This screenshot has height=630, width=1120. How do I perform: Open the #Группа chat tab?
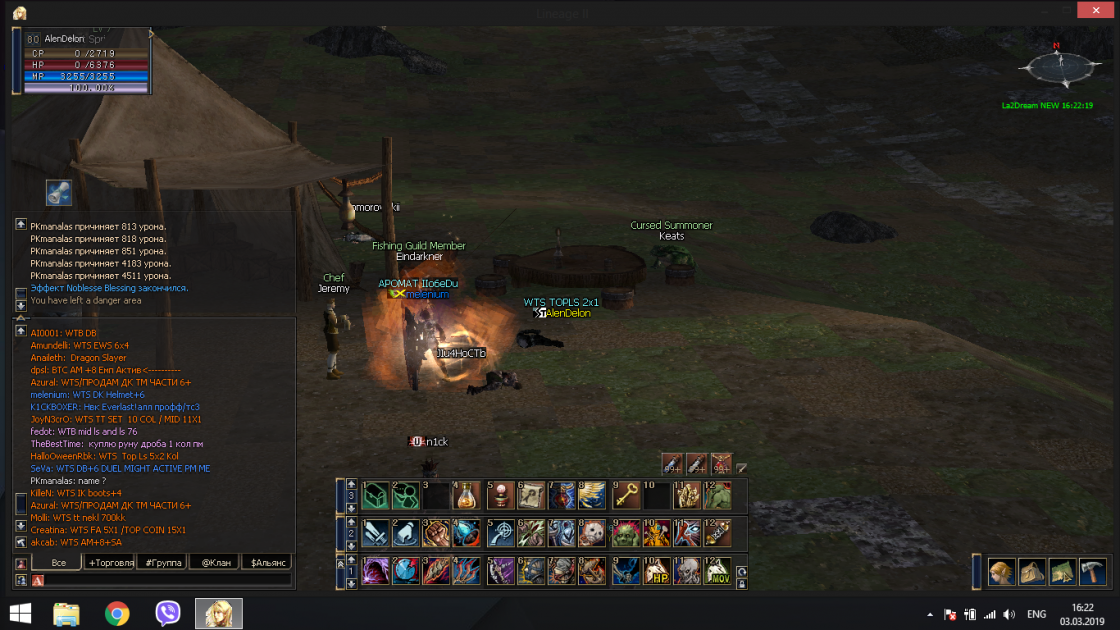163,563
